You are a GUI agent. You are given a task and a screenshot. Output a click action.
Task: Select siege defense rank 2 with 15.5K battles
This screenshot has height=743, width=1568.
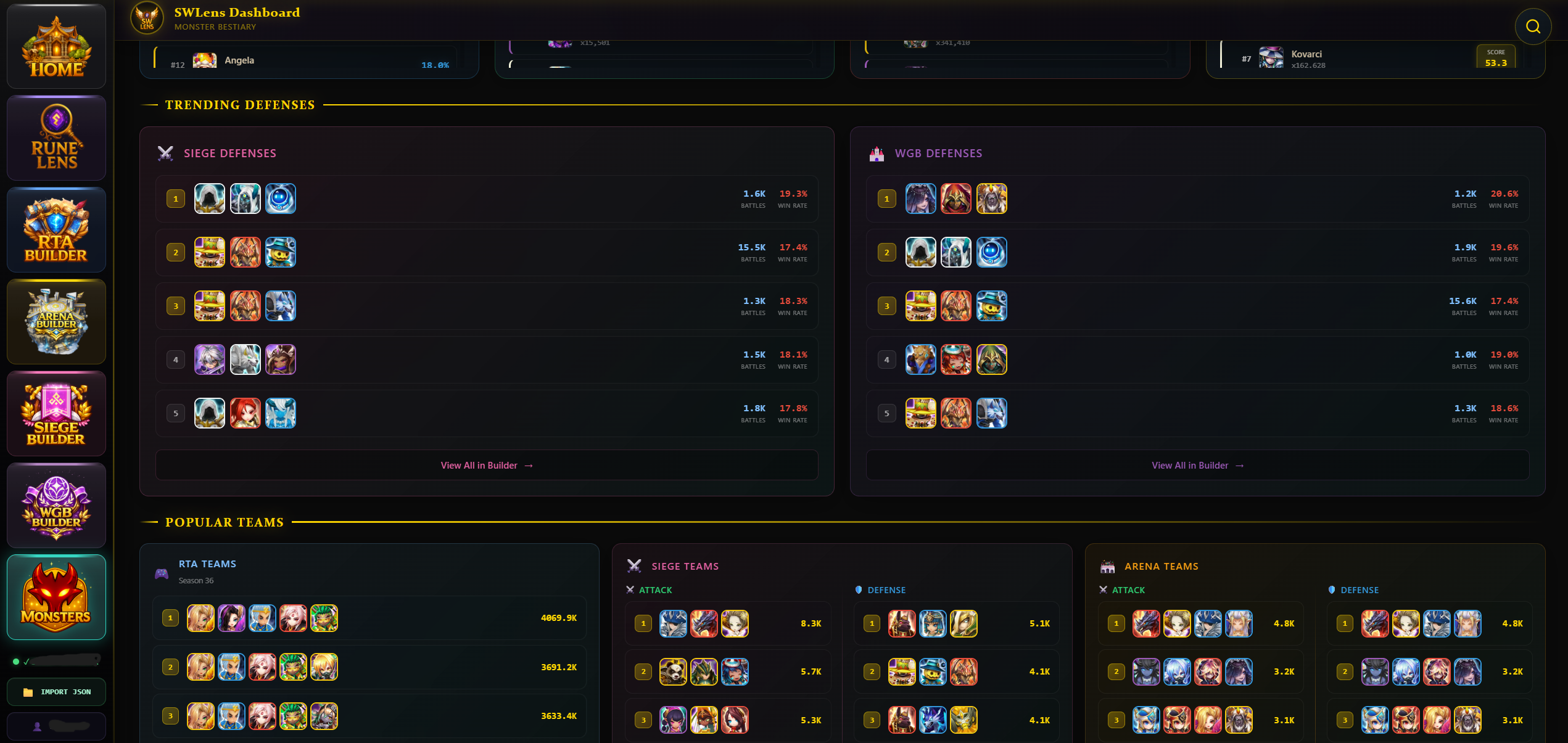[x=486, y=253]
